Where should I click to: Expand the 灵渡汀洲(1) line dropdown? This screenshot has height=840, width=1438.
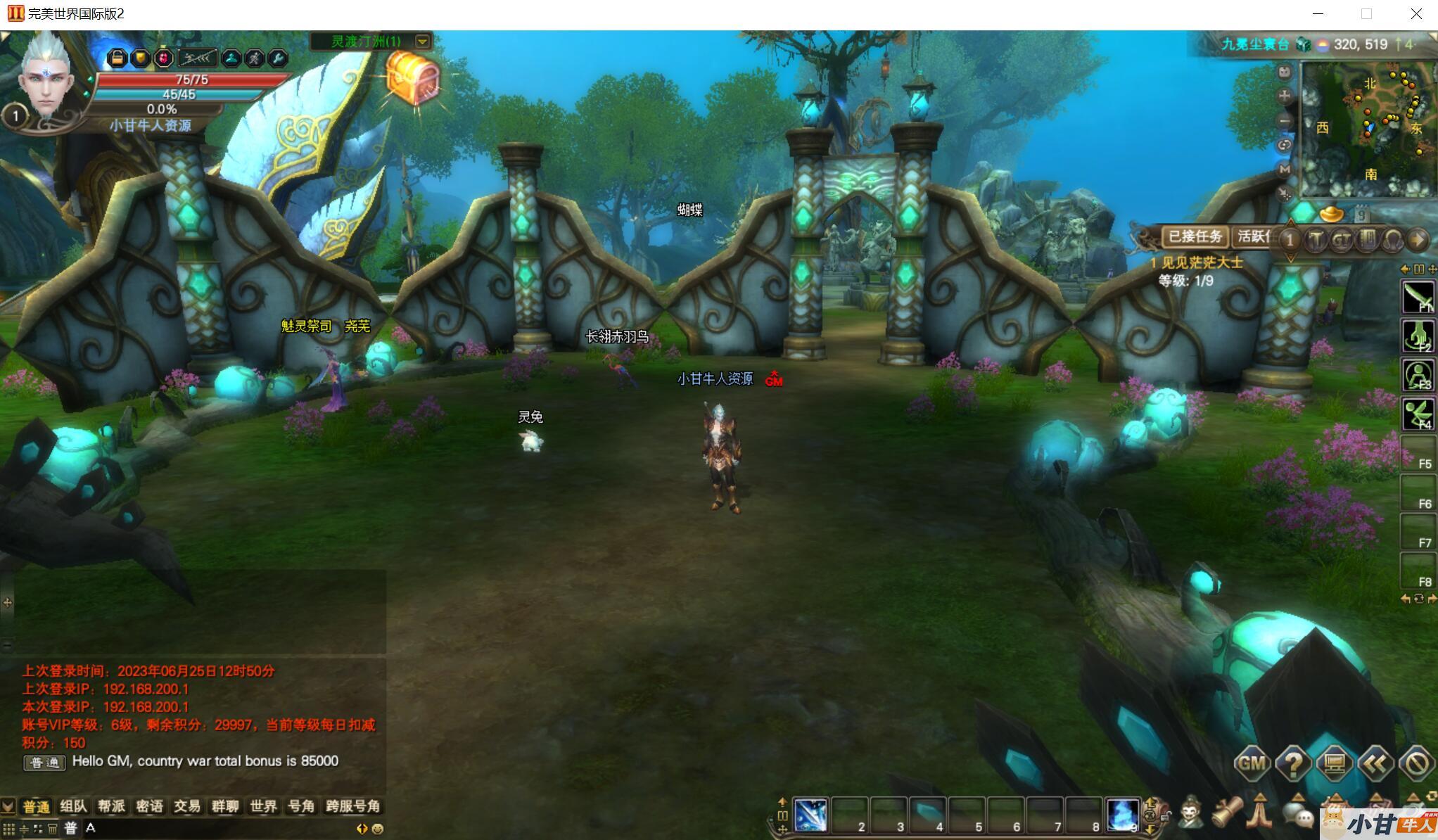423,42
